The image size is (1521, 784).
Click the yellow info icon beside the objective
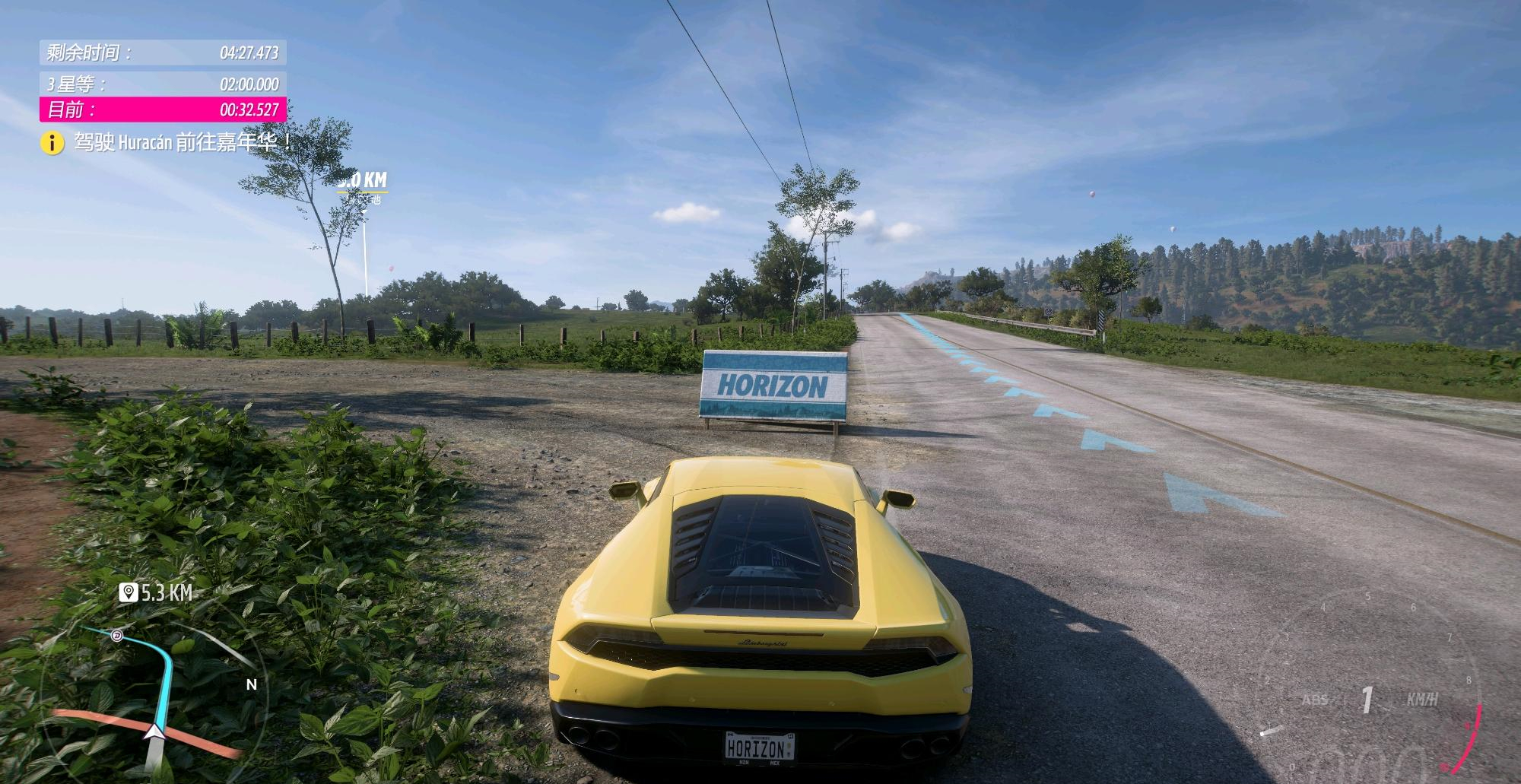(x=52, y=142)
